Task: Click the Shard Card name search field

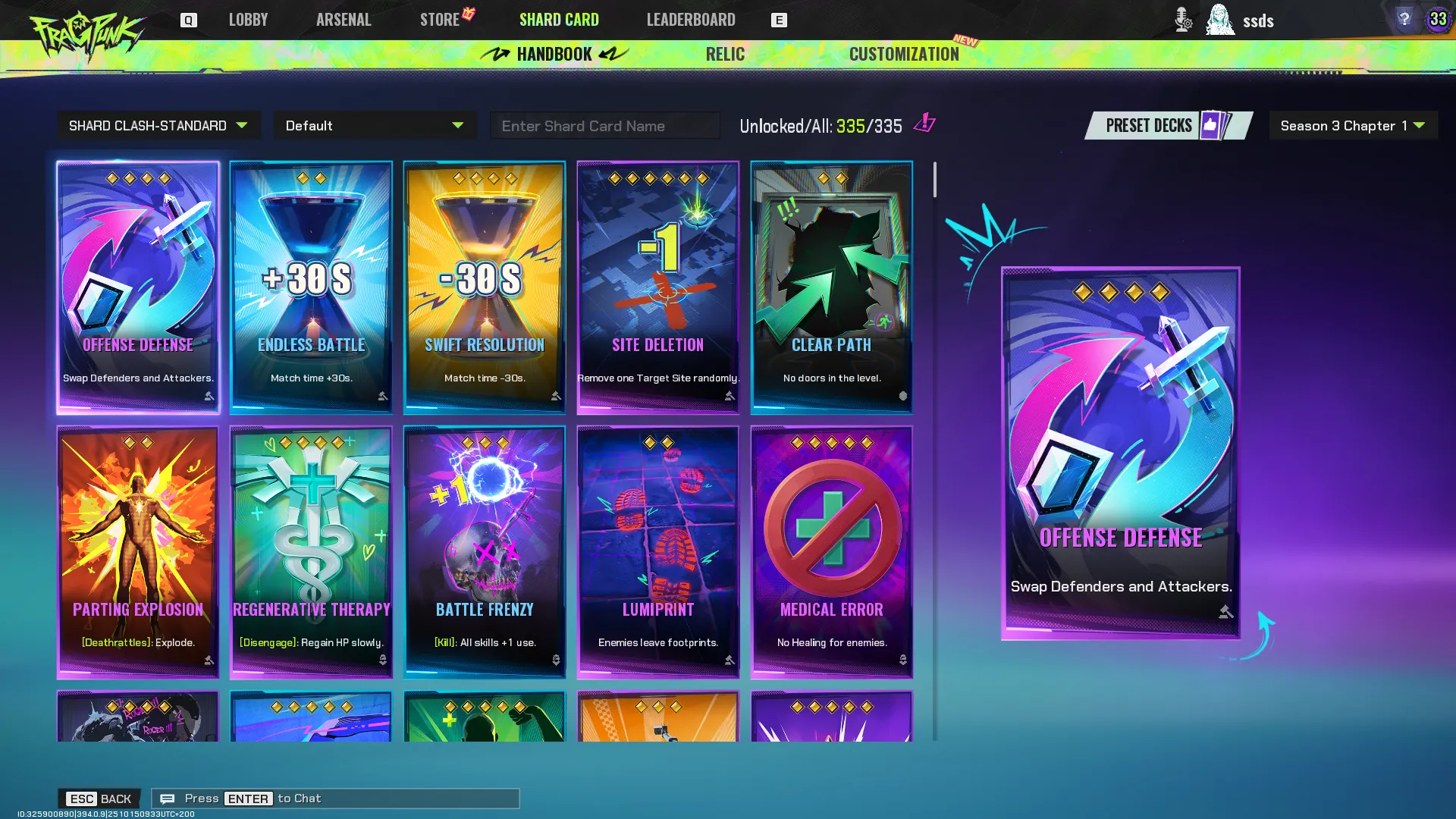Action: point(604,125)
